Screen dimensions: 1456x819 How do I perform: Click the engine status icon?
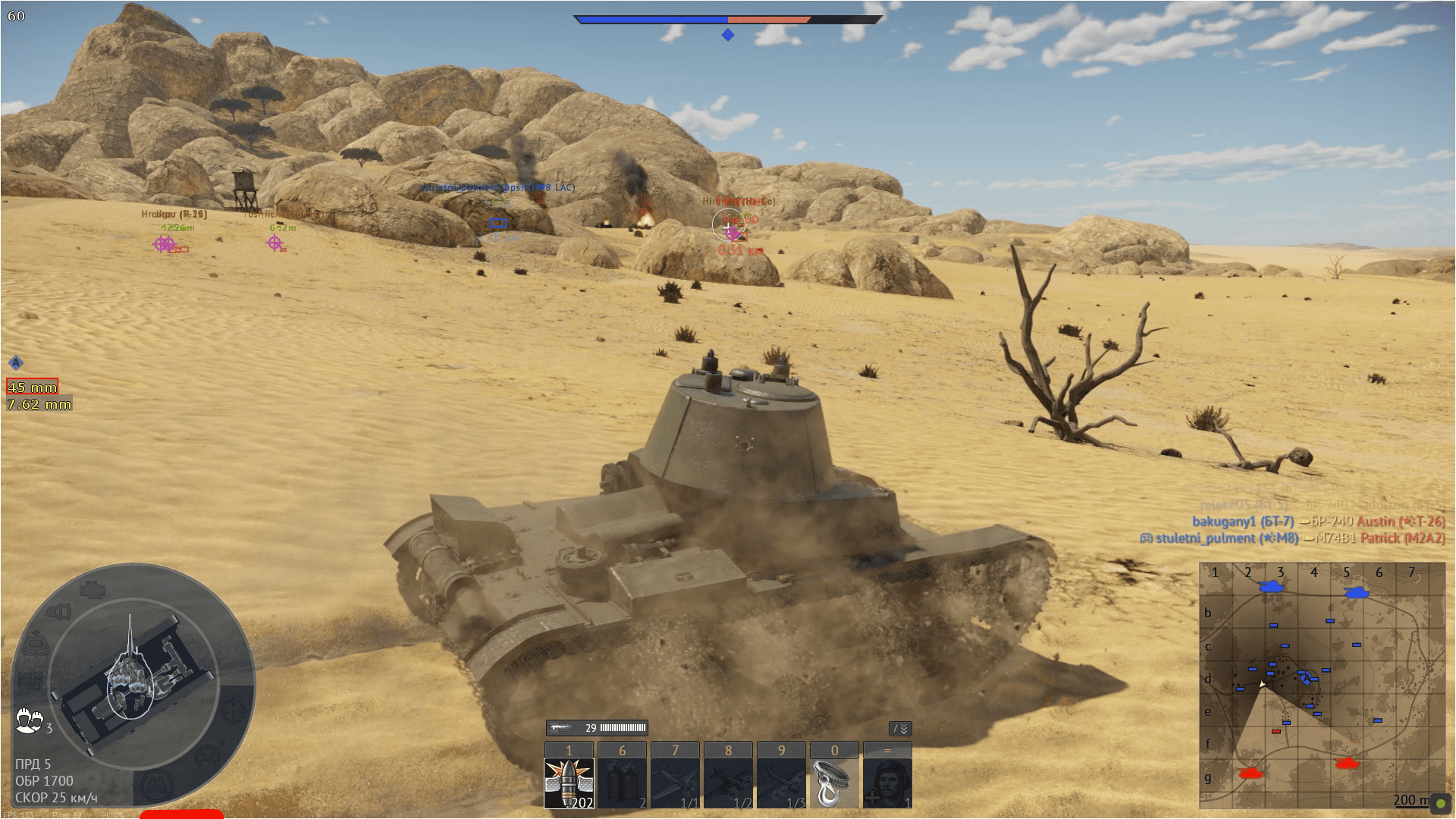tap(93, 588)
